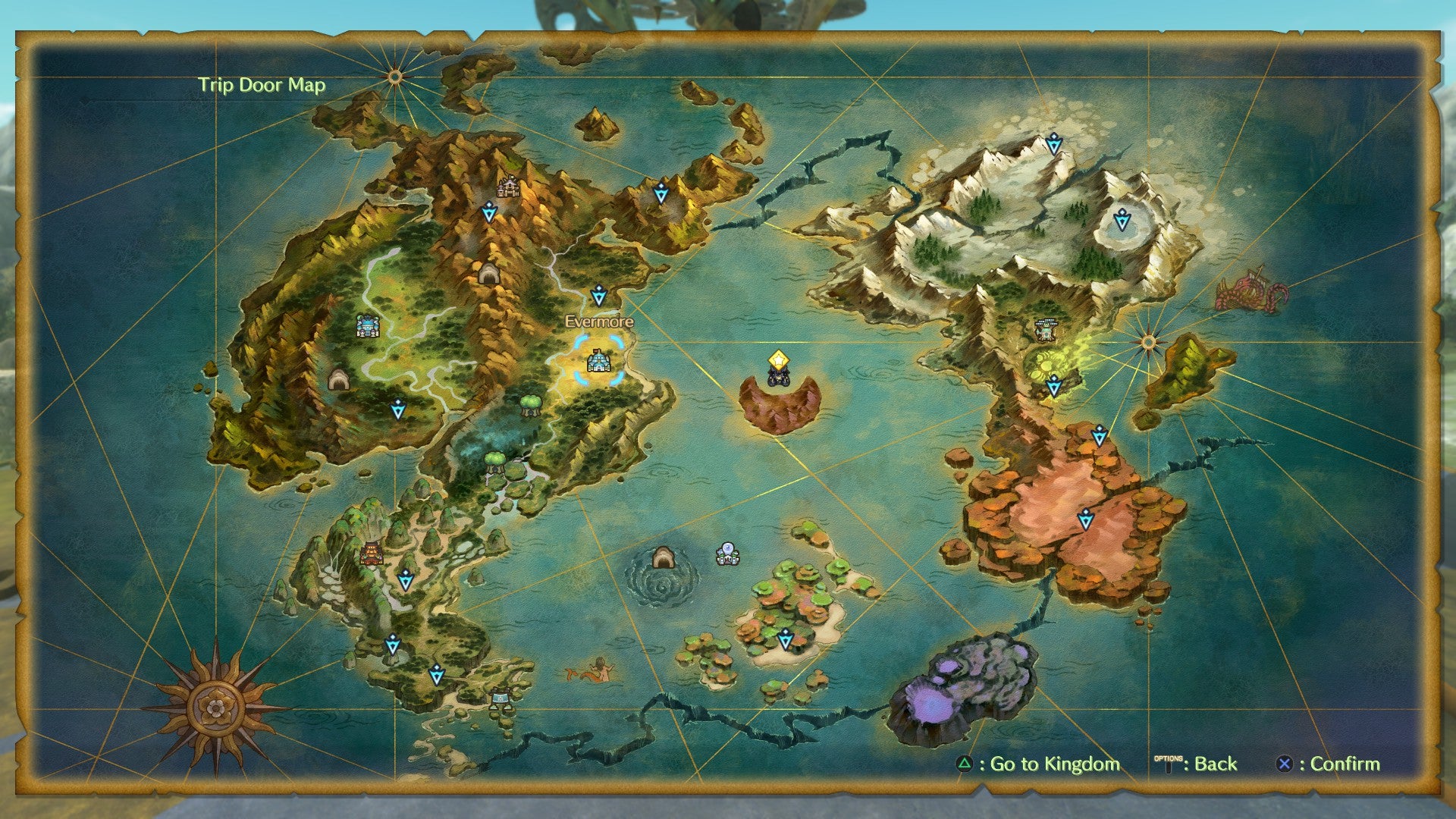
Task: Select the cave entrance icon in the central mountains
Action: 488,273
